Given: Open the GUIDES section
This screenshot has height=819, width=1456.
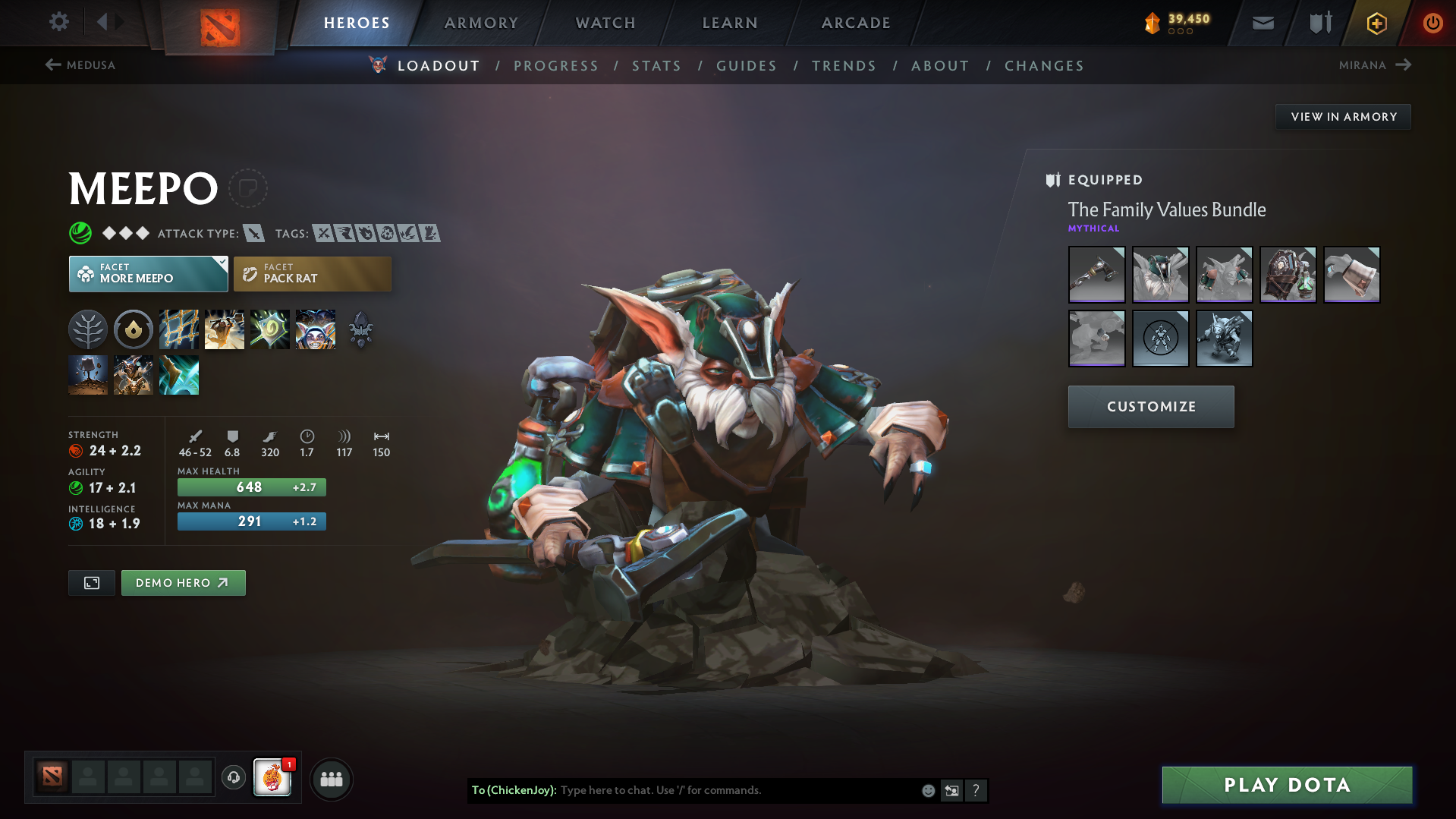Looking at the screenshot, I should point(746,66).
